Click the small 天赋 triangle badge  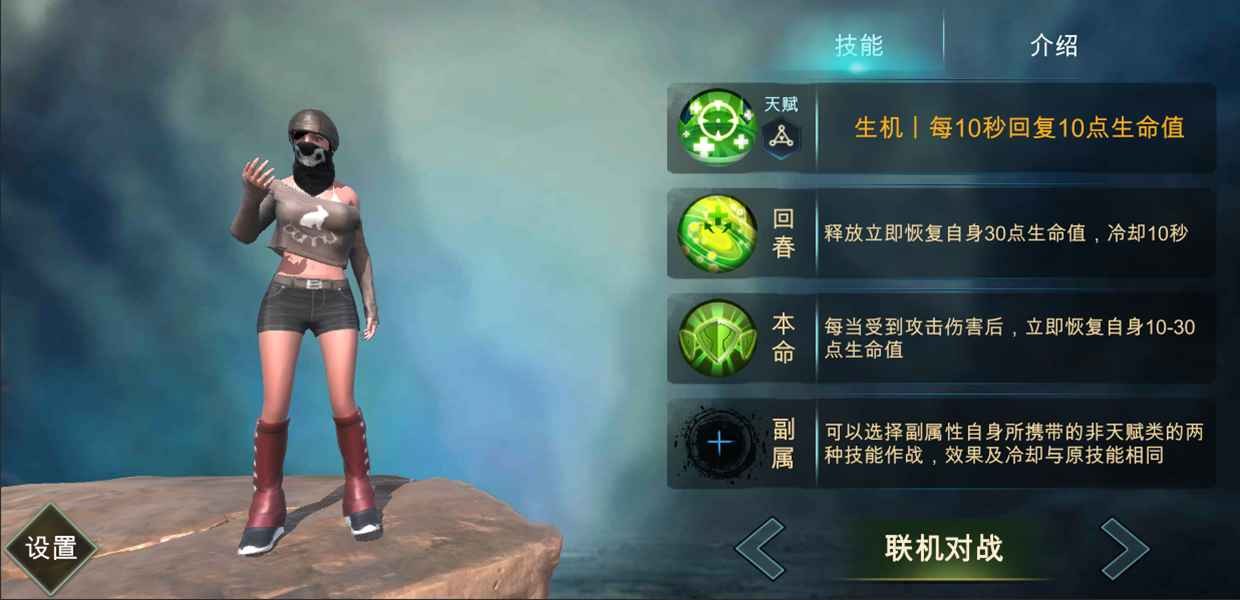pos(781,138)
